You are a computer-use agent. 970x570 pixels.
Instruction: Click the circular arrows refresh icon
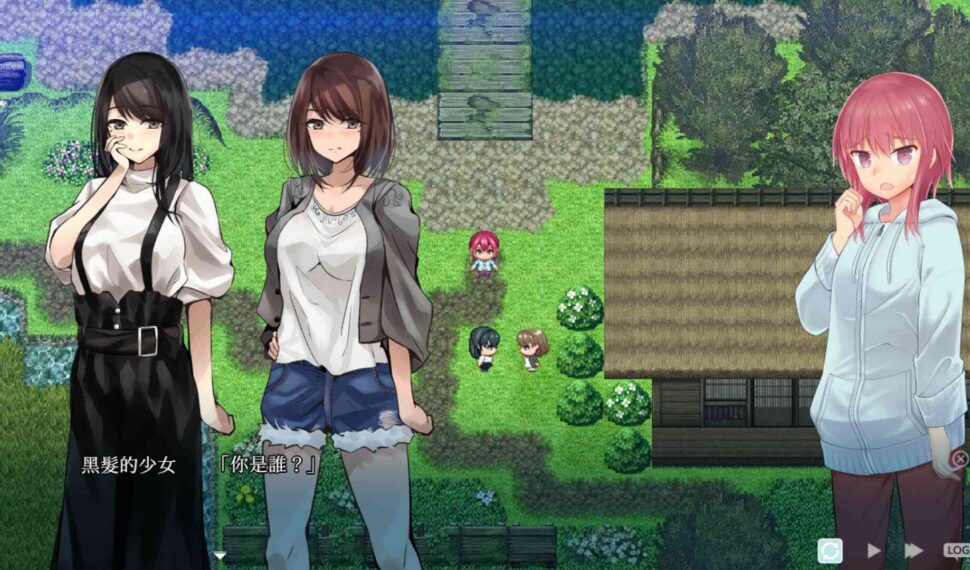(x=830, y=550)
